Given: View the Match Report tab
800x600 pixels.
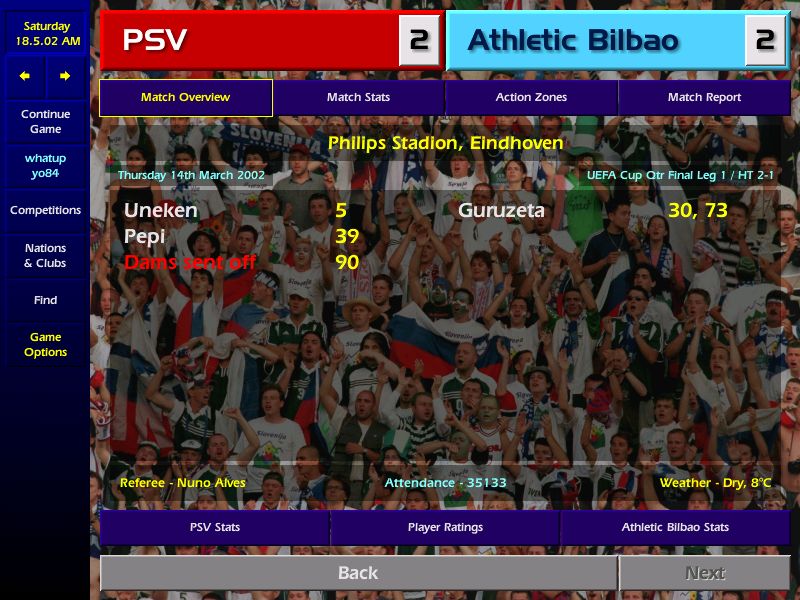Looking at the screenshot, I should 704,98.
